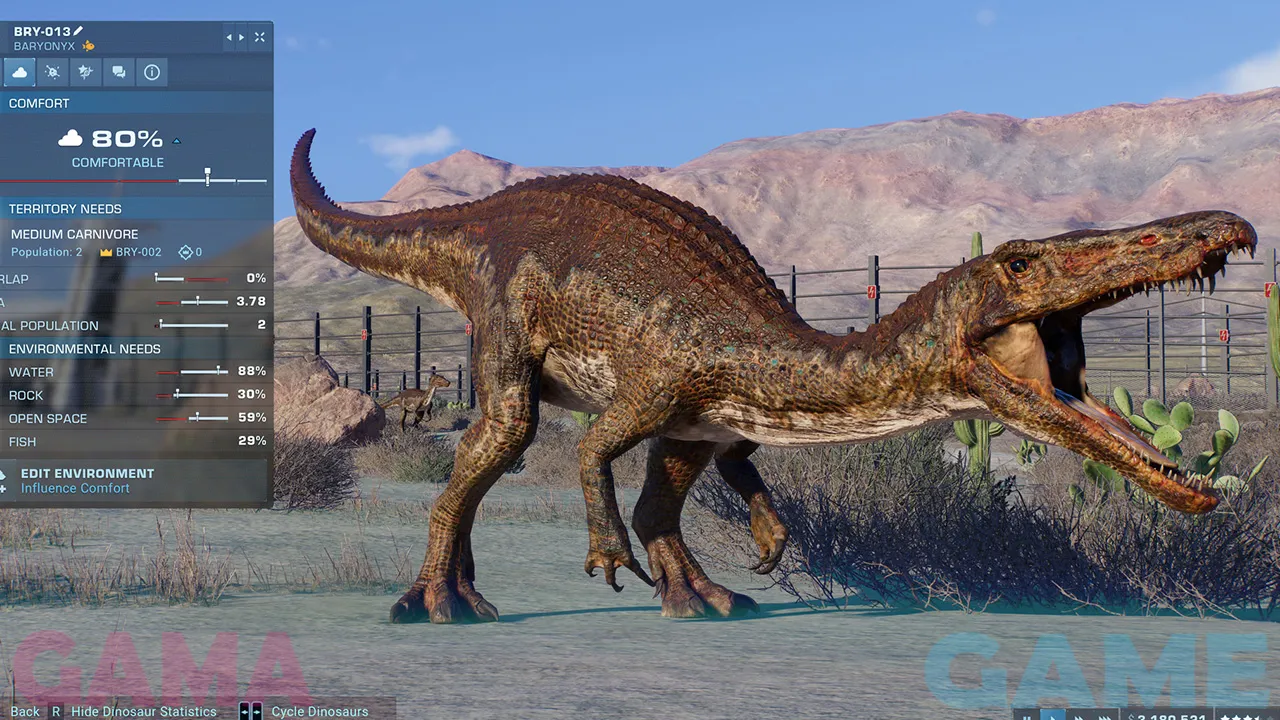Cycle to the next dinosaur arrow
1280x720 pixels.
tap(240, 37)
